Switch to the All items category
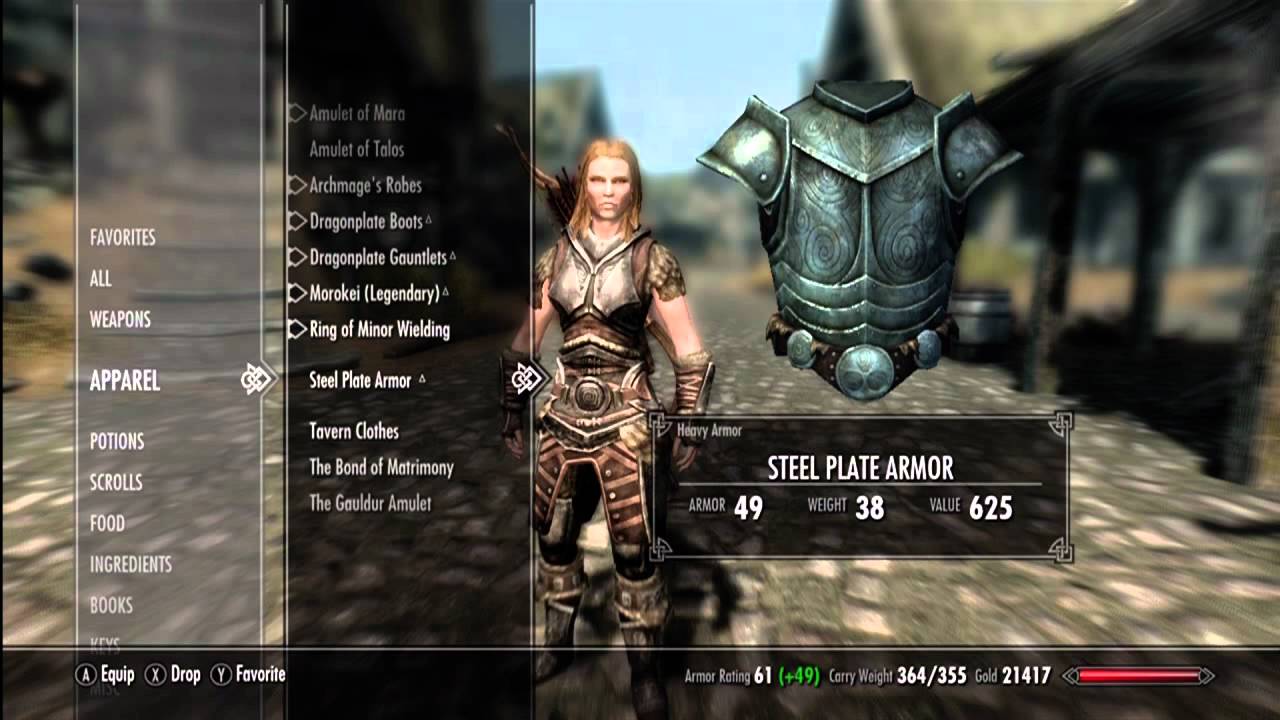1280x720 pixels. coord(101,279)
